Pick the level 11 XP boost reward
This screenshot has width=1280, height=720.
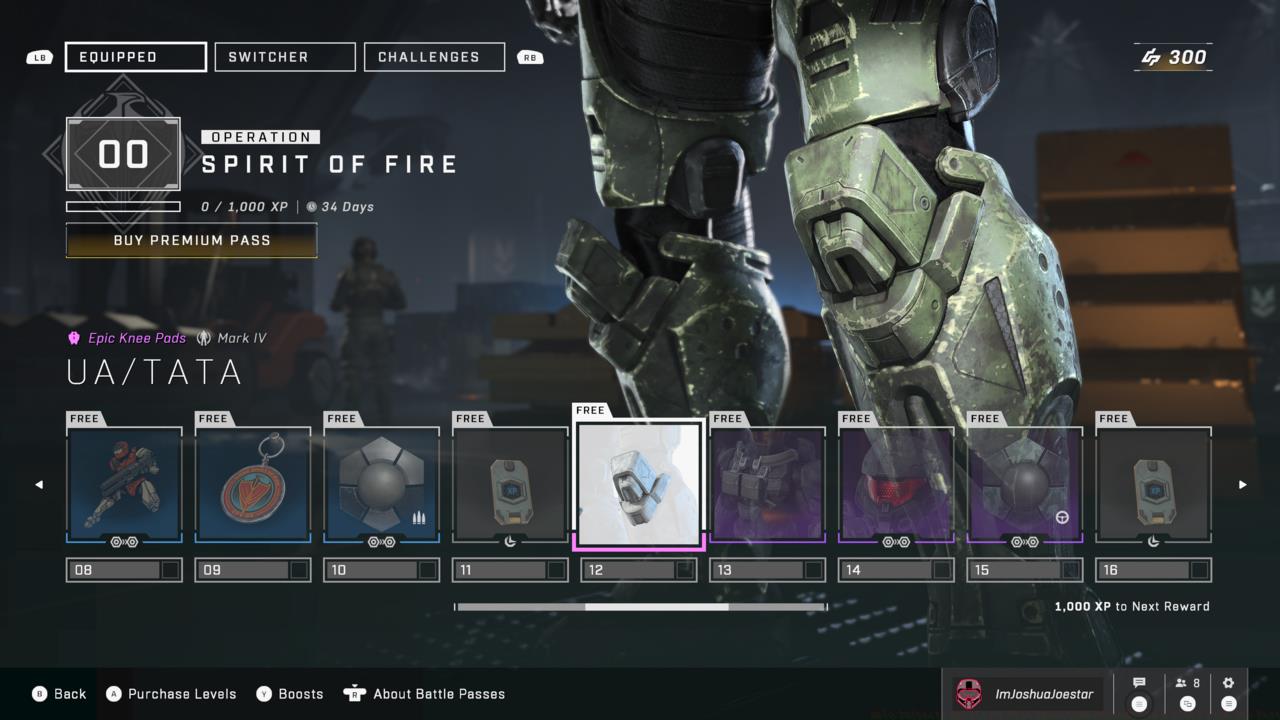point(510,485)
